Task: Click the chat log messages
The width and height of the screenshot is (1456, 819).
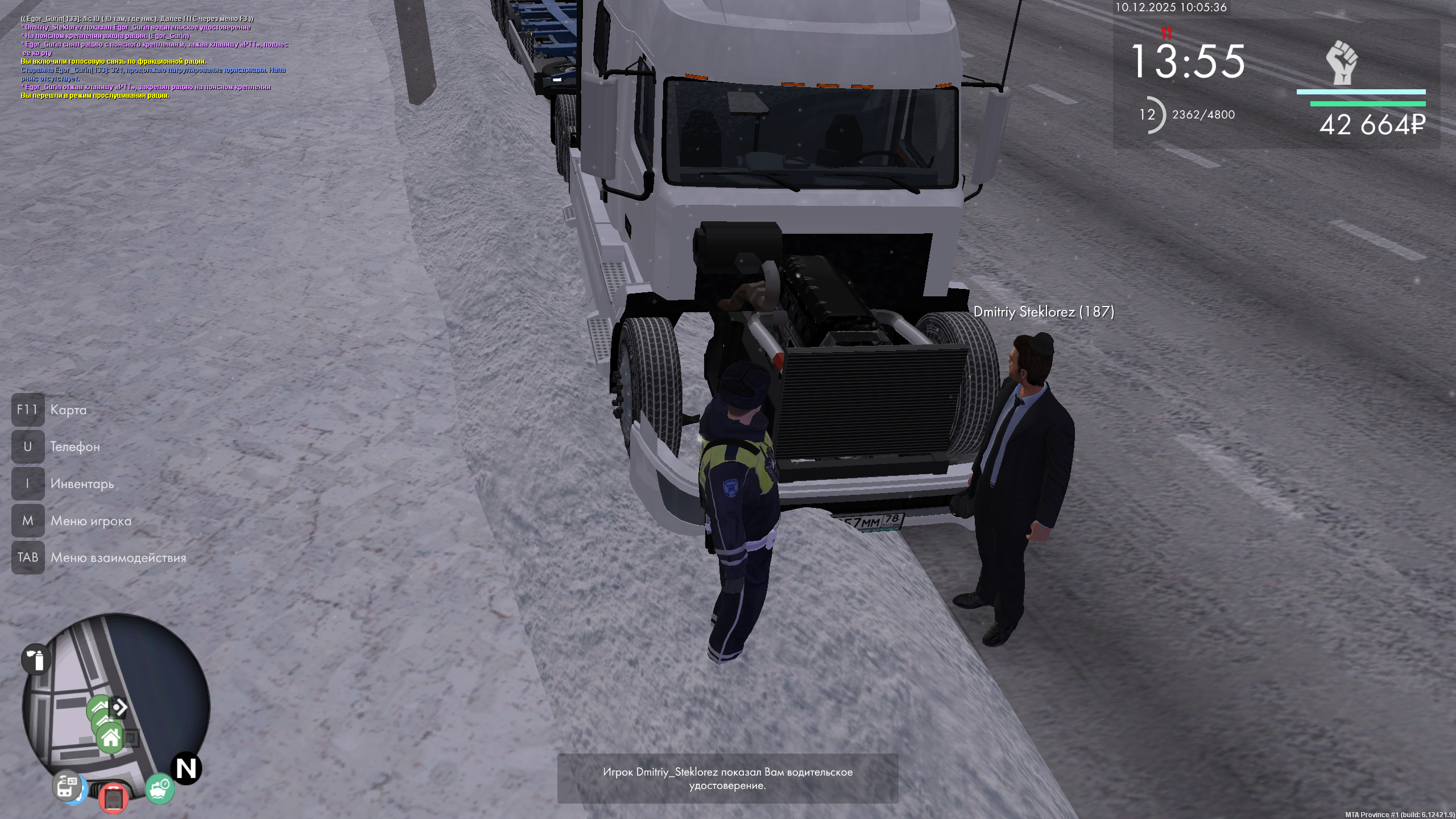Action: pos(154,57)
